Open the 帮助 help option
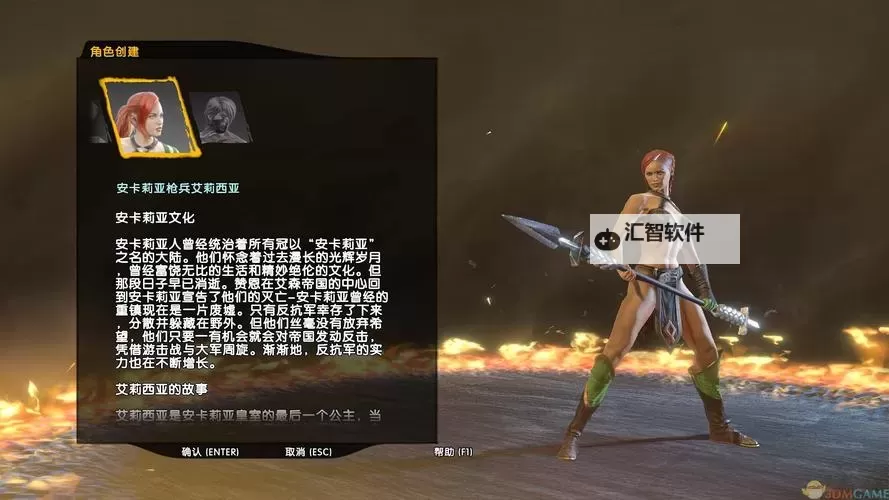Image resolution: width=889 pixels, height=500 pixels. [453, 452]
